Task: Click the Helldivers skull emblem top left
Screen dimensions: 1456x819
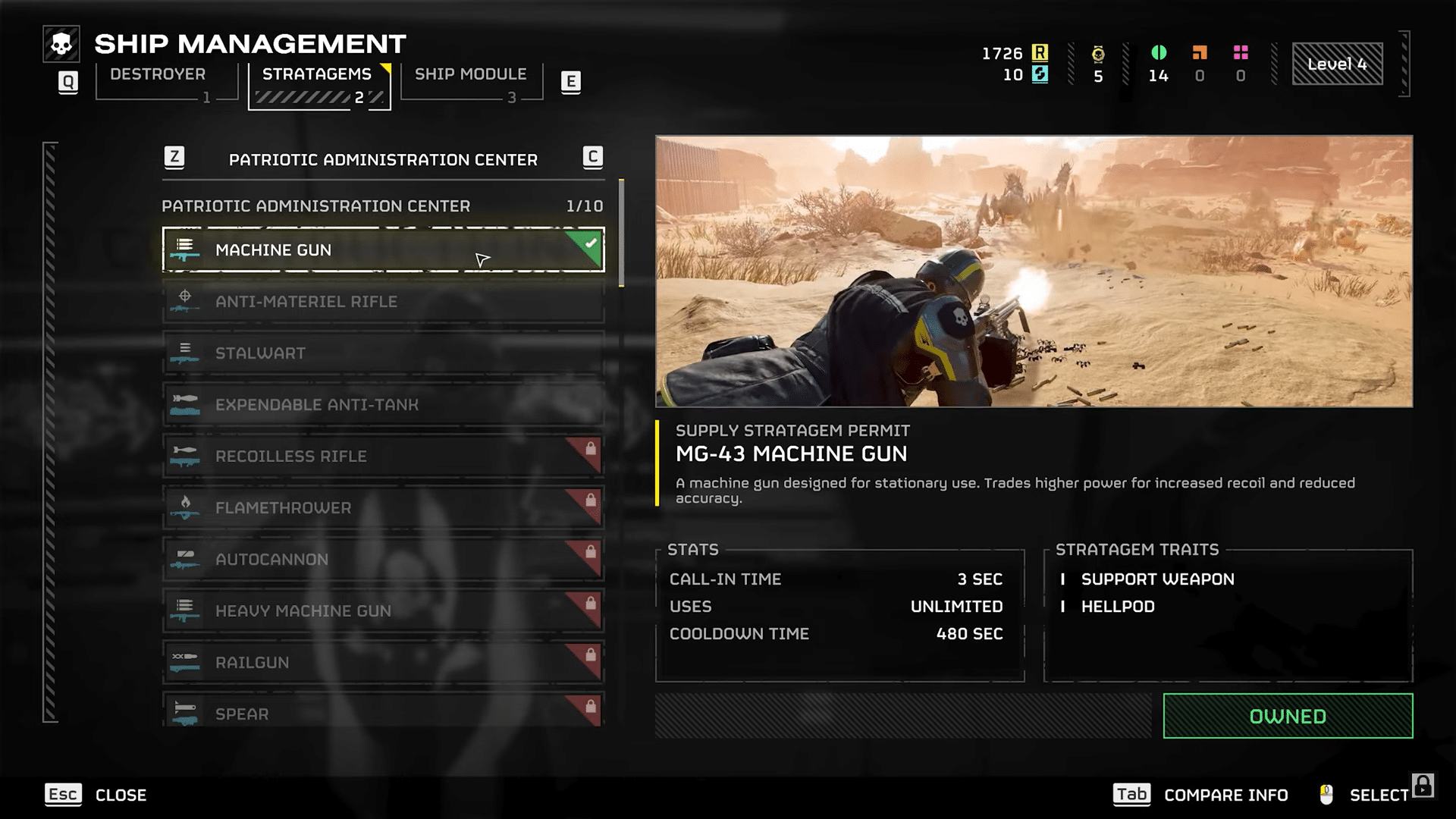Action: coord(62,43)
